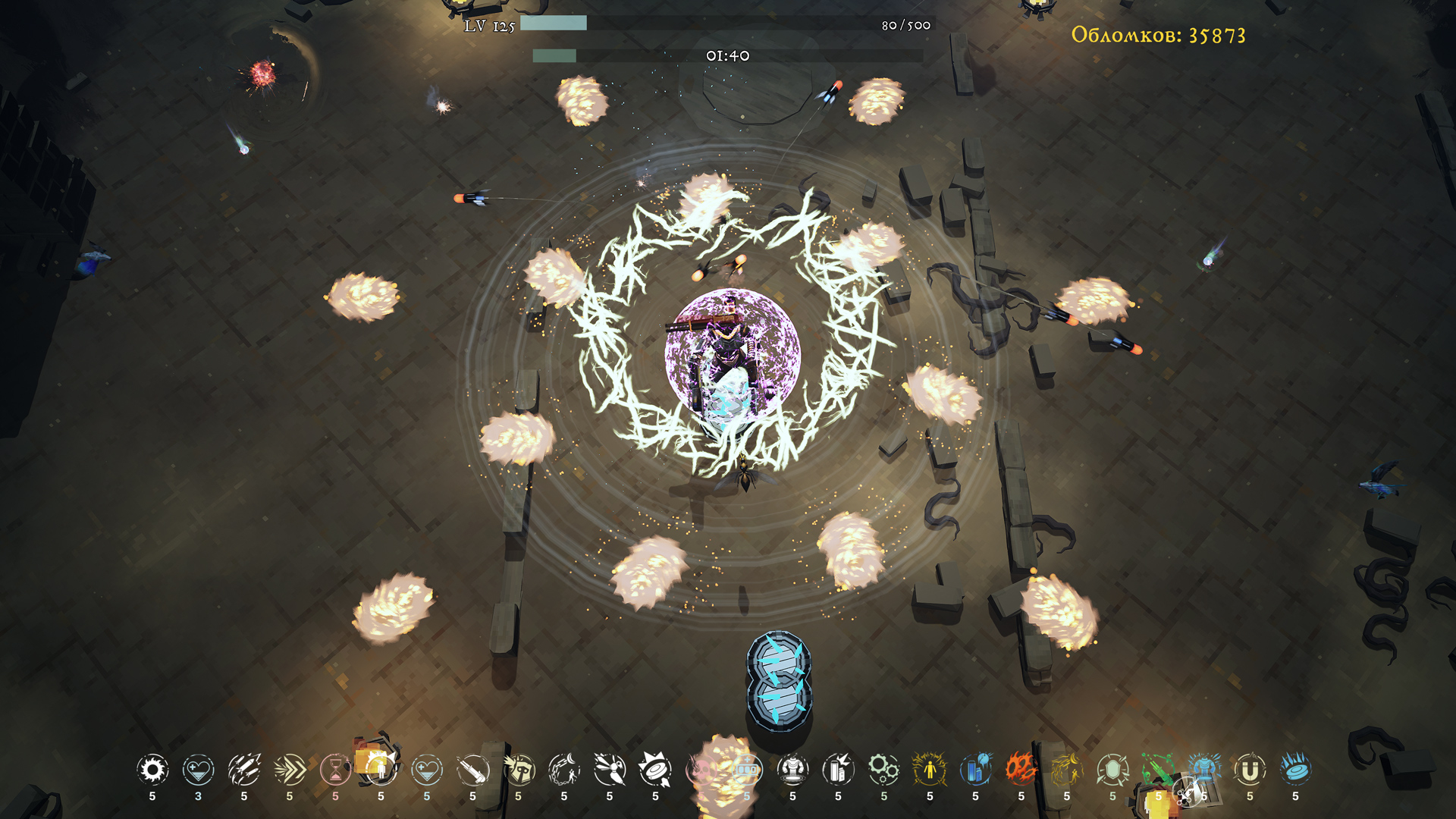This screenshot has height=819, width=1456.
Task: Select the yellow triple-chevron speed icon
Action: click(x=290, y=770)
